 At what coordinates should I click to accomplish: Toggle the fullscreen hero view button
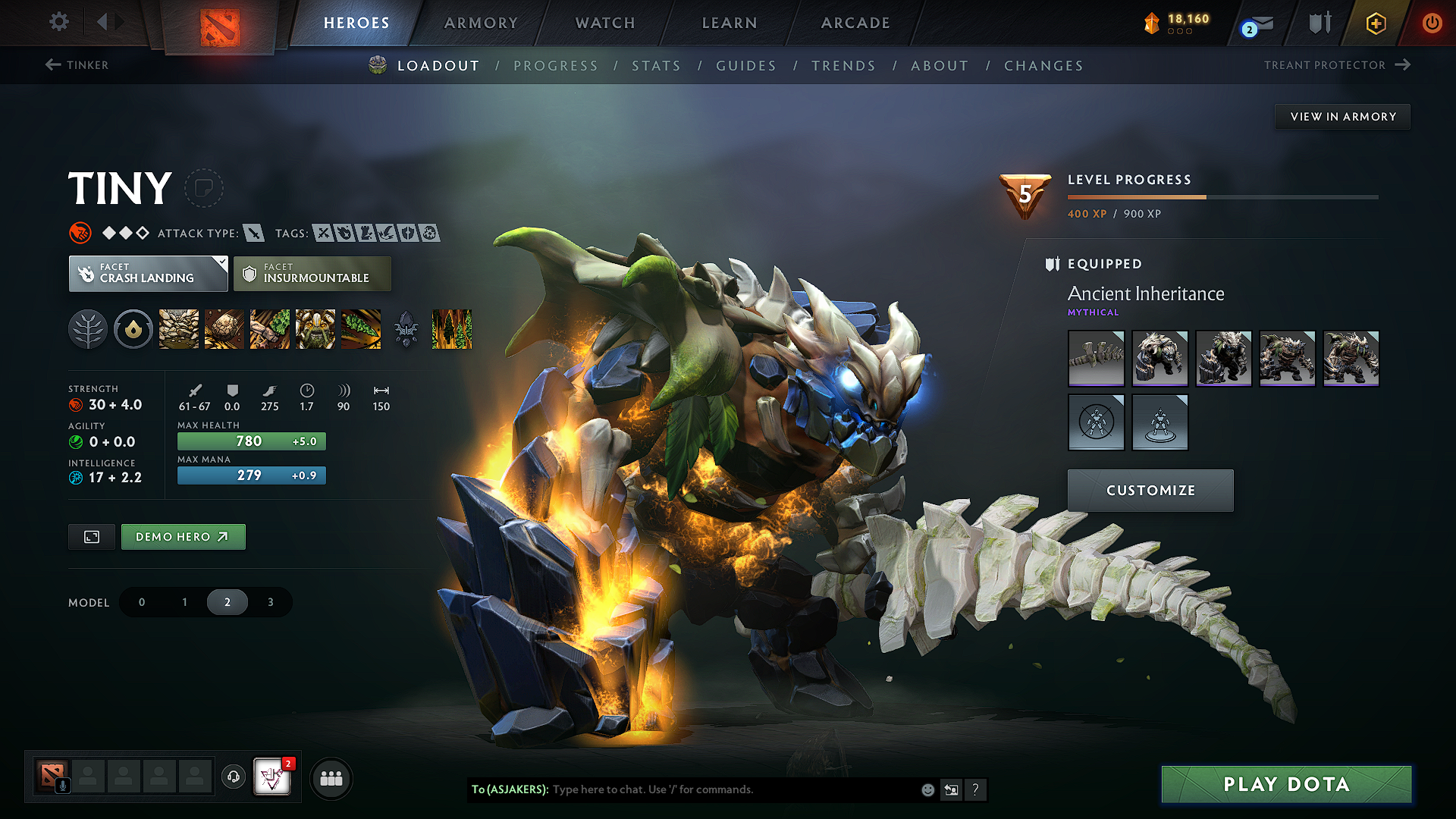[92, 537]
